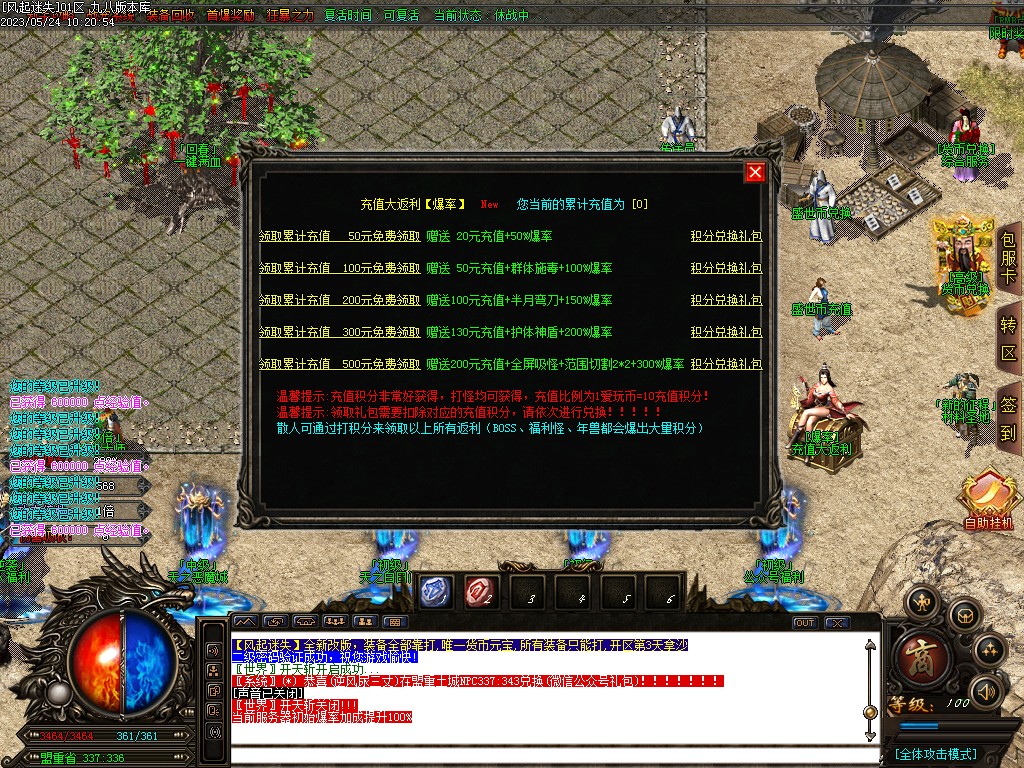Switch the 全体攻击模式 attack mode
The height and width of the screenshot is (768, 1024).
tap(936, 753)
